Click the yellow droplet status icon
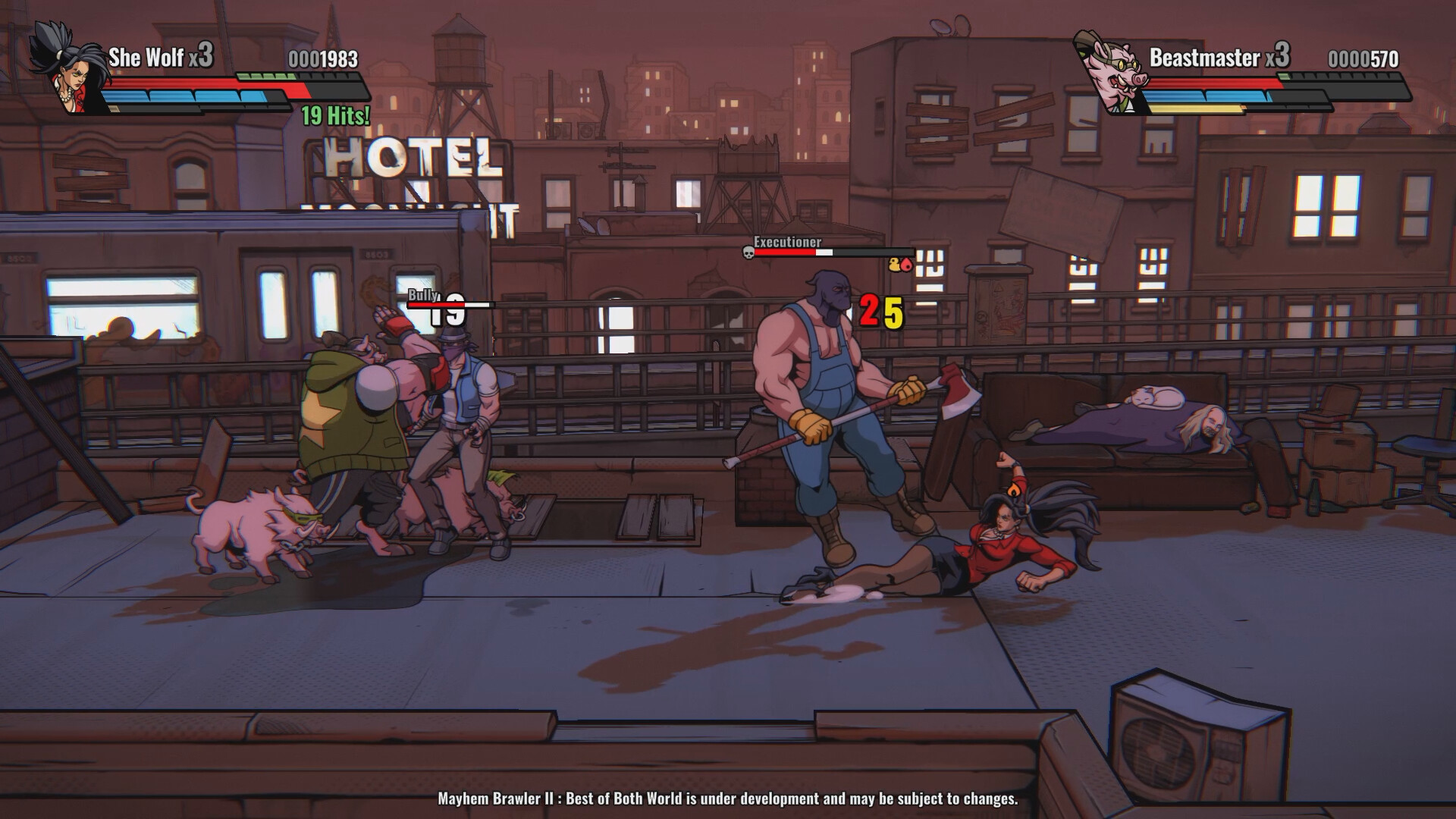 coord(893,265)
